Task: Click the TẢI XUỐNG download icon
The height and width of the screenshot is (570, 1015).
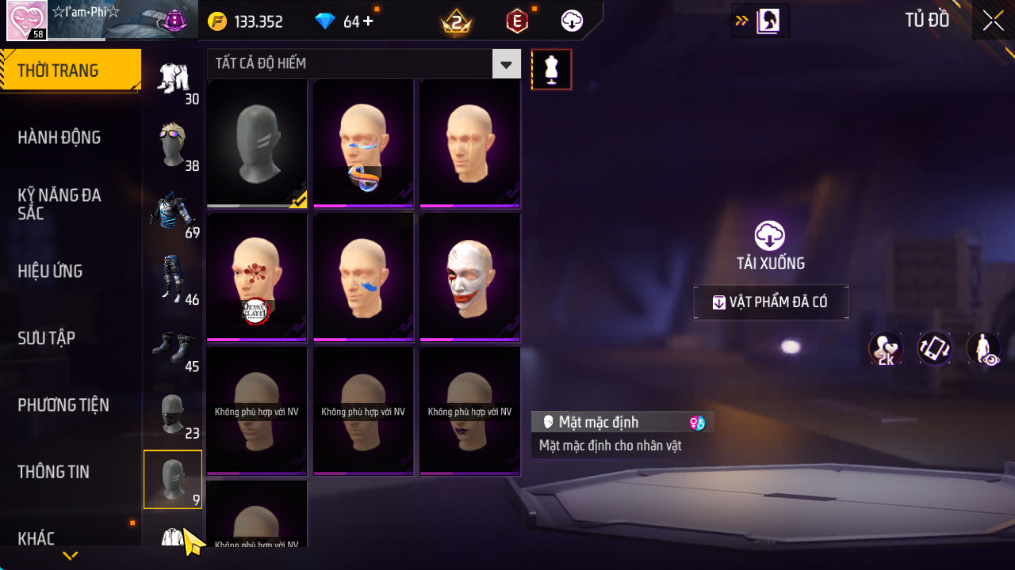Action: 770,236
